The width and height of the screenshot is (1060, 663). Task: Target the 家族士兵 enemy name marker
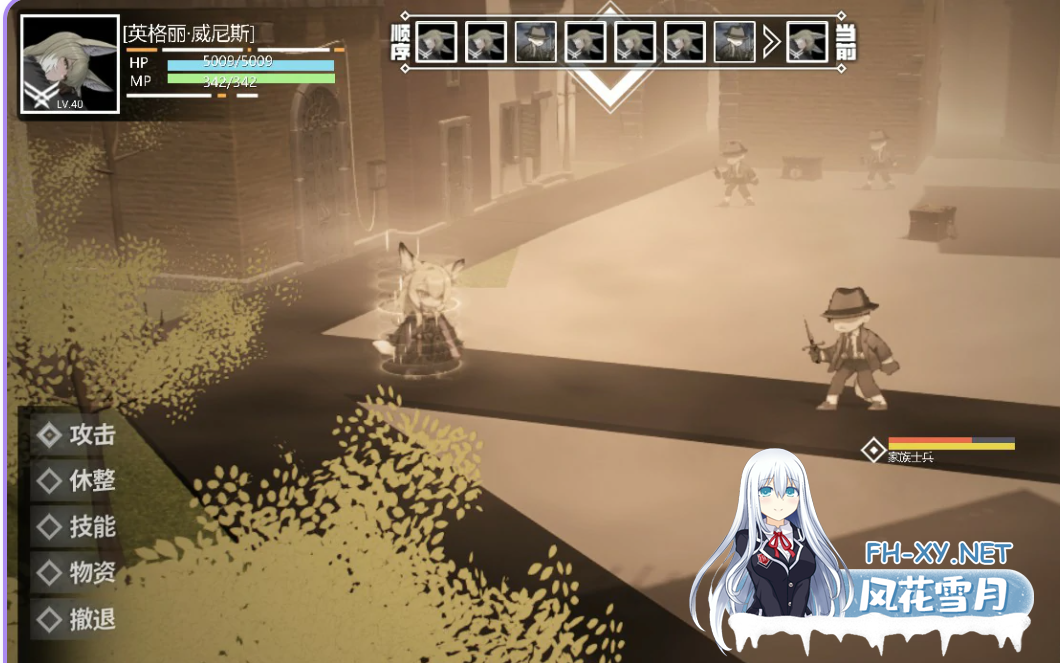click(x=910, y=457)
